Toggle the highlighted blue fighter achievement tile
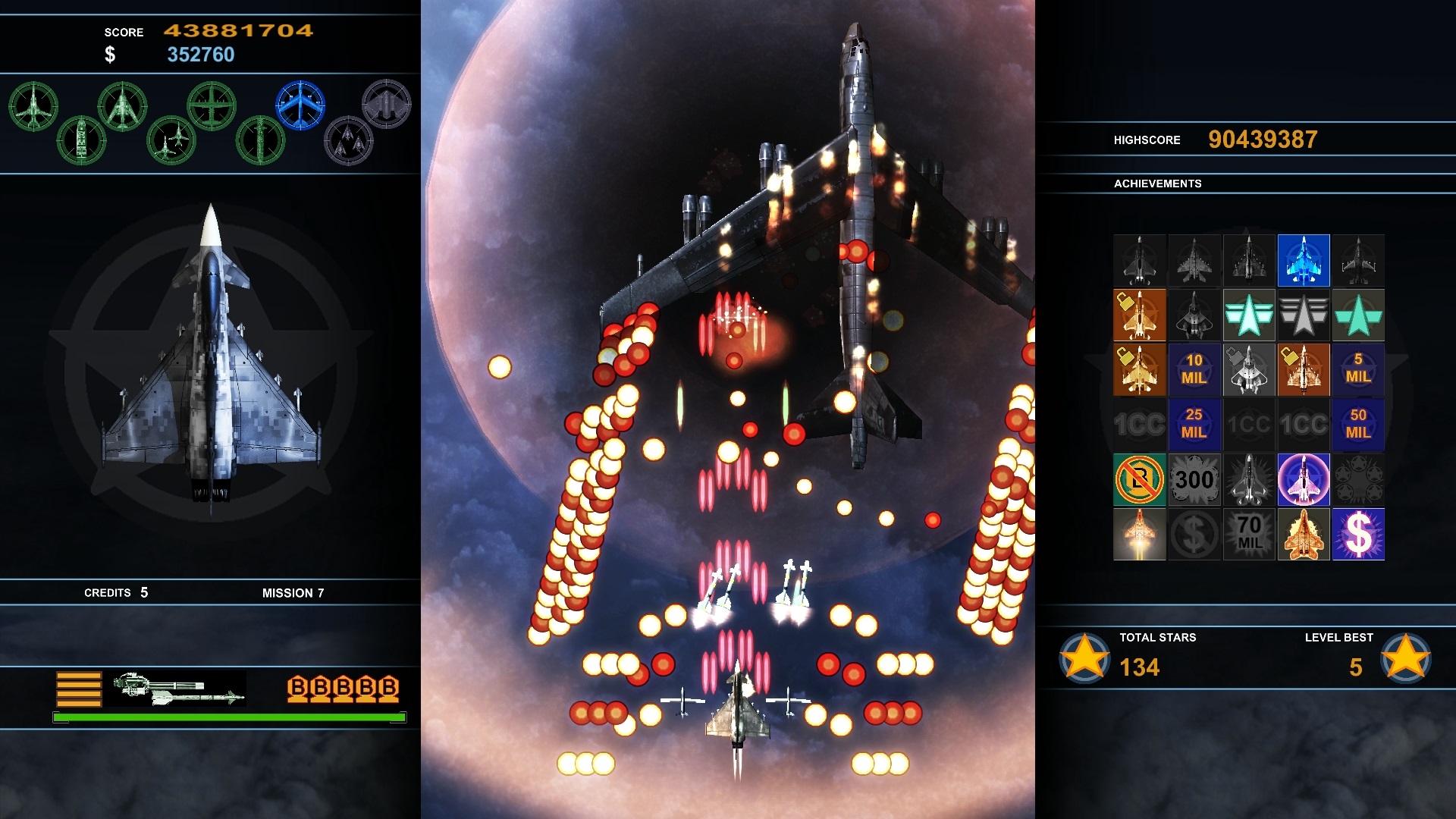The width and height of the screenshot is (1456, 819). pos(1304,259)
